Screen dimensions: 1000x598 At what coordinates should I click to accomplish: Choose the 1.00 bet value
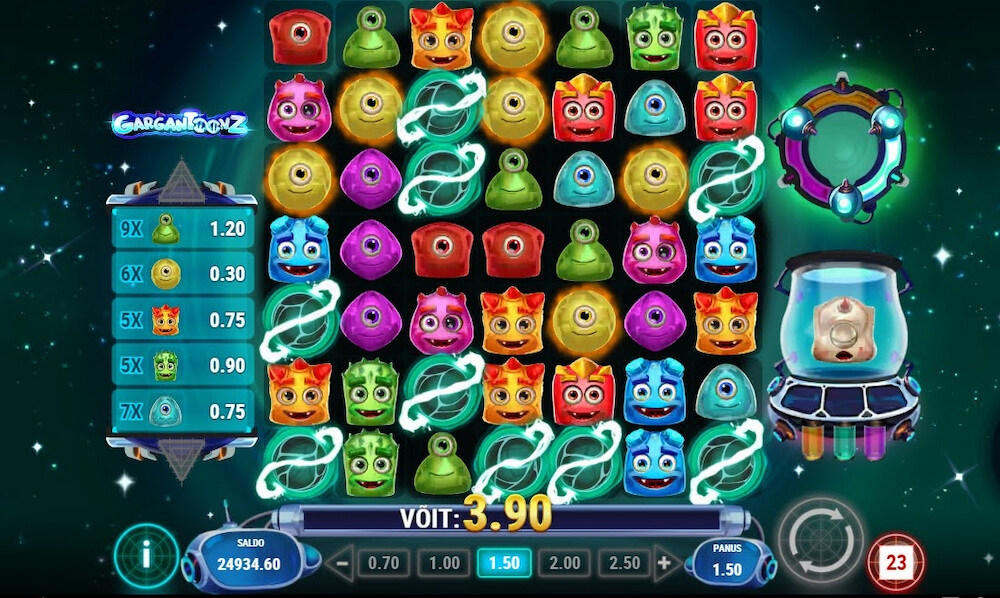pyautogui.click(x=443, y=563)
